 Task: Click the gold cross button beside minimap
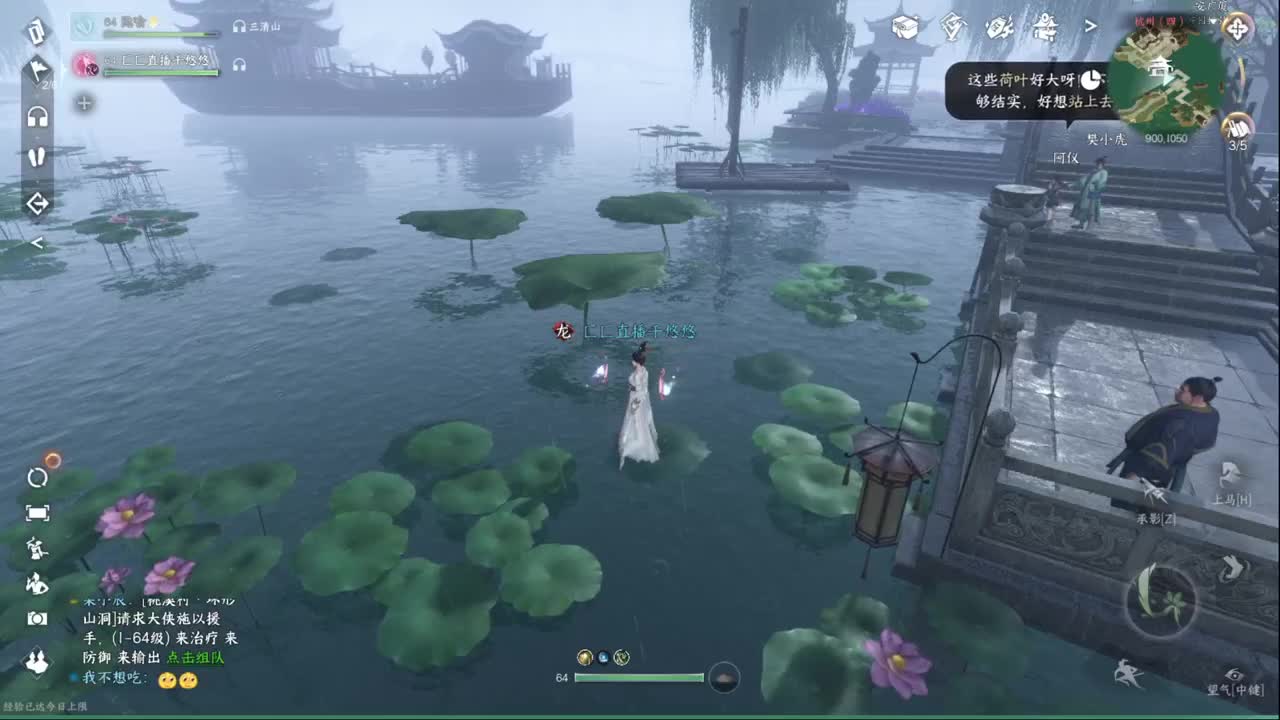[x=1238, y=28]
